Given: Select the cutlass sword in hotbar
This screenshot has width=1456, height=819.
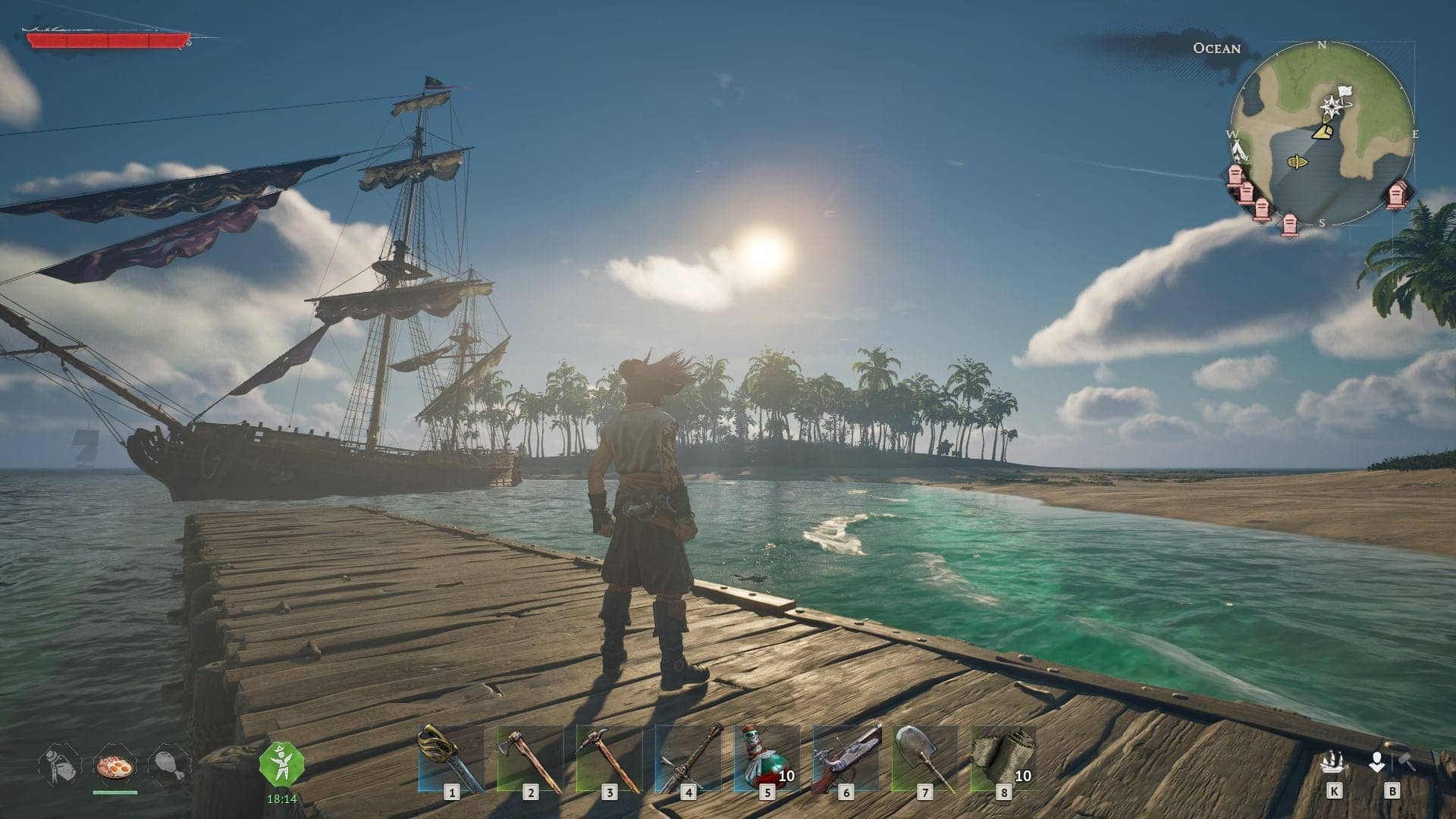Looking at the screenshot, I should [x=450, y=759].
